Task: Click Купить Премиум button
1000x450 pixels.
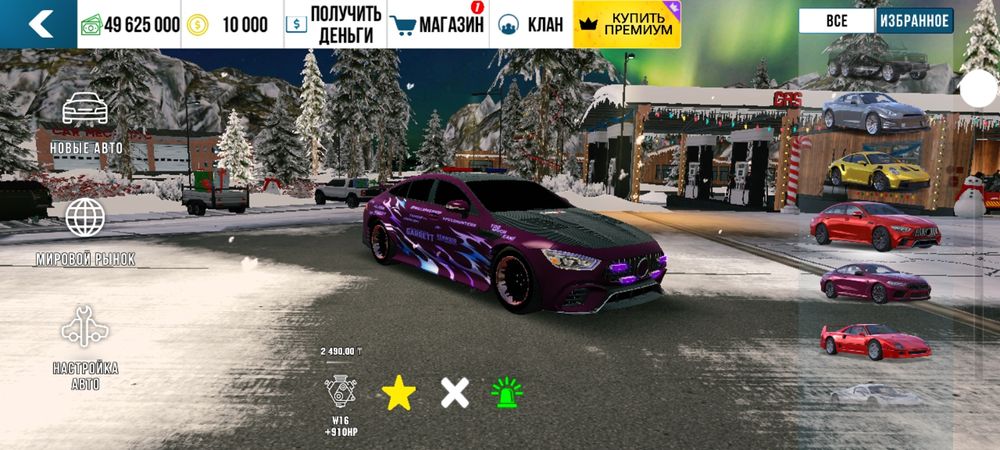Action: (x=627, y=24)
